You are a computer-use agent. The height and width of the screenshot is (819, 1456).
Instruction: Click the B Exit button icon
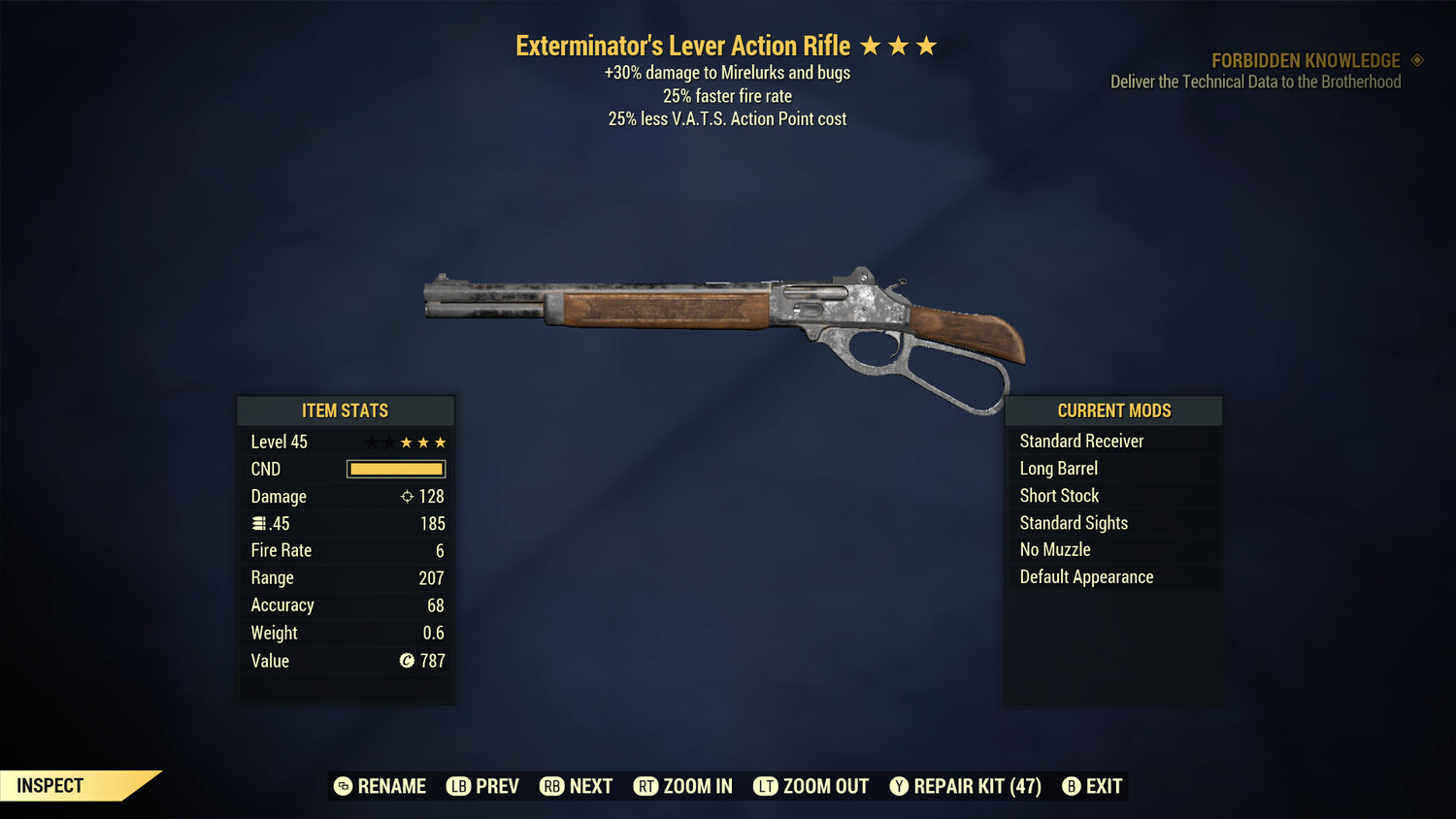(1072, 786)
